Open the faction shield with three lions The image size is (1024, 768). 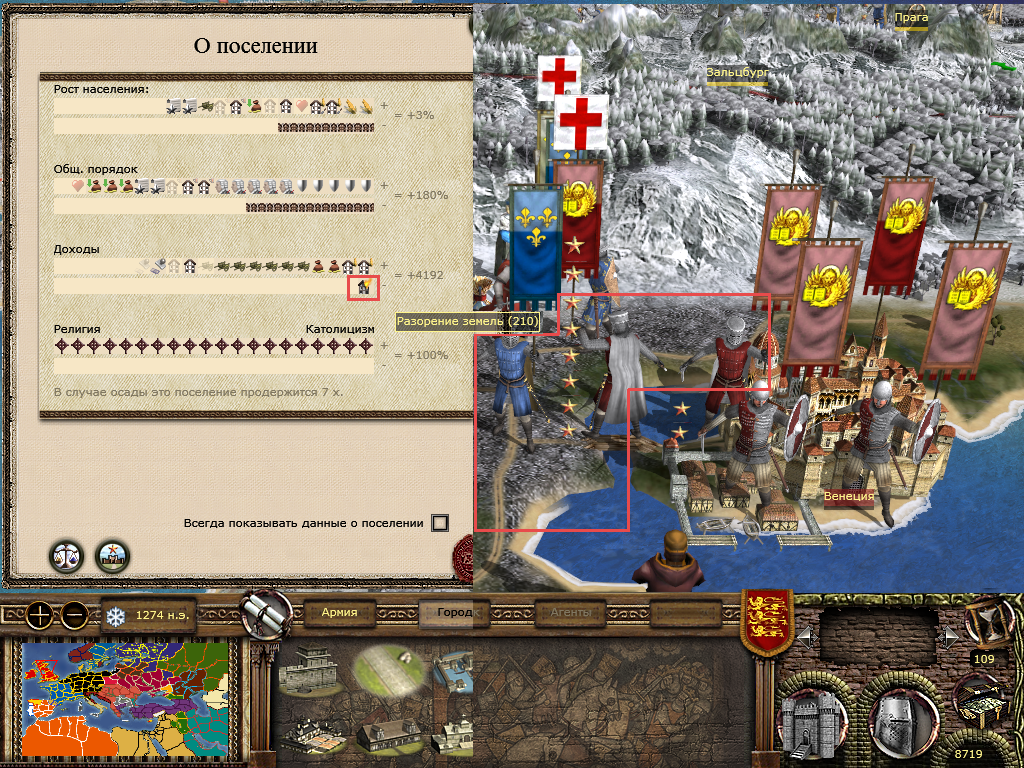(766, 622)
